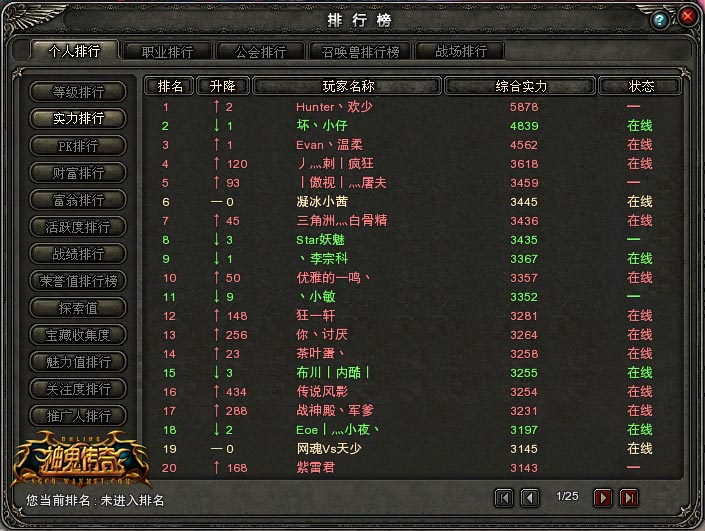Choose the 推广人排行 category
Image resolution: width=705 pixels, height=531 pixels.
tap(78, 416)
